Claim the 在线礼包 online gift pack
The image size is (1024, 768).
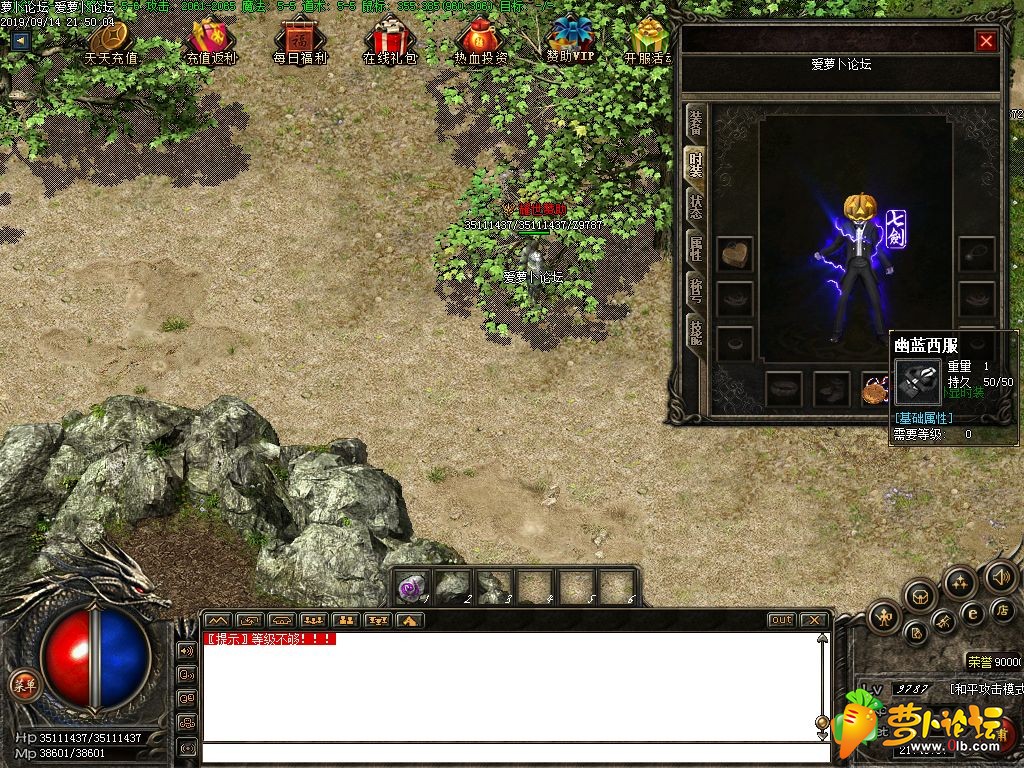[389, 42]
